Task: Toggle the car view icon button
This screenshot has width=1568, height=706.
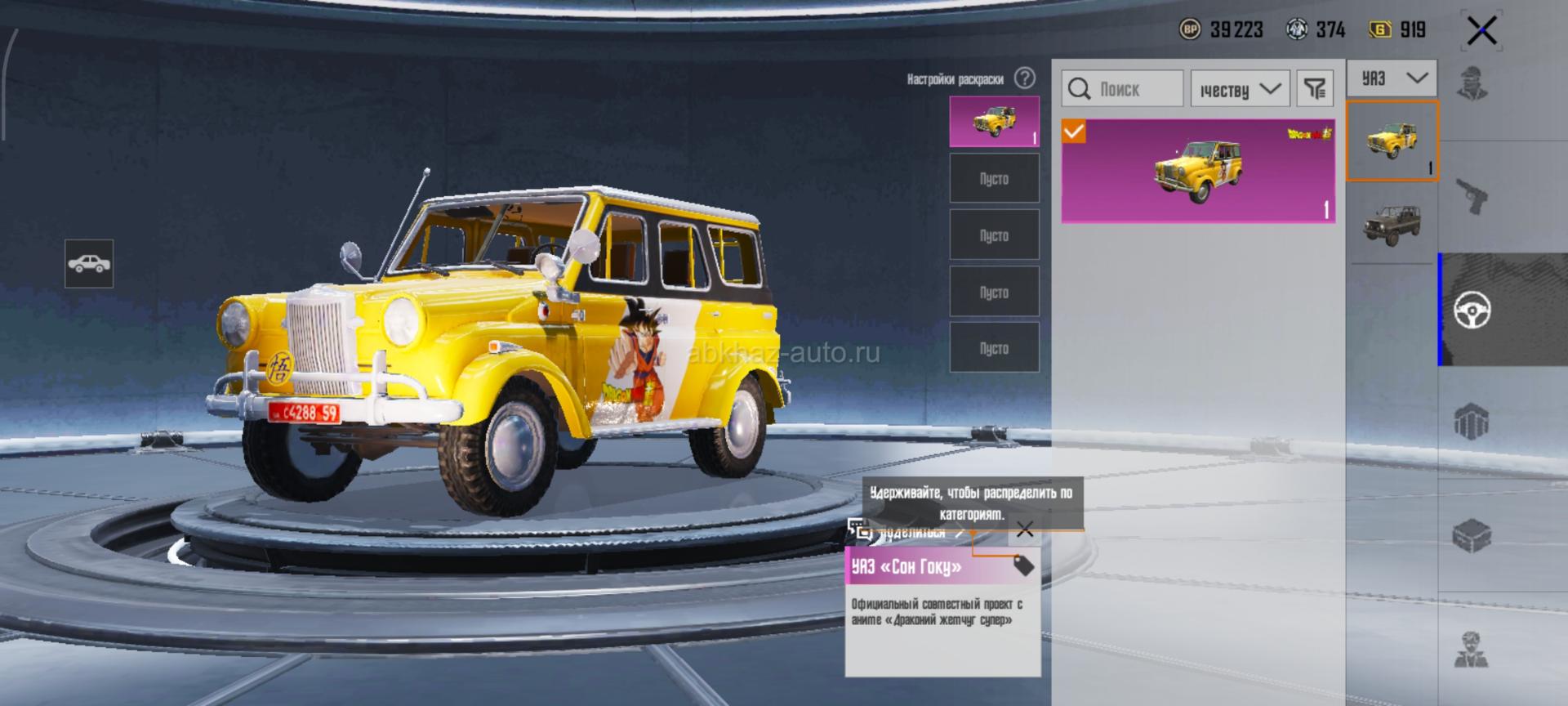Action: pyautogui.click(x=89, y=264)
